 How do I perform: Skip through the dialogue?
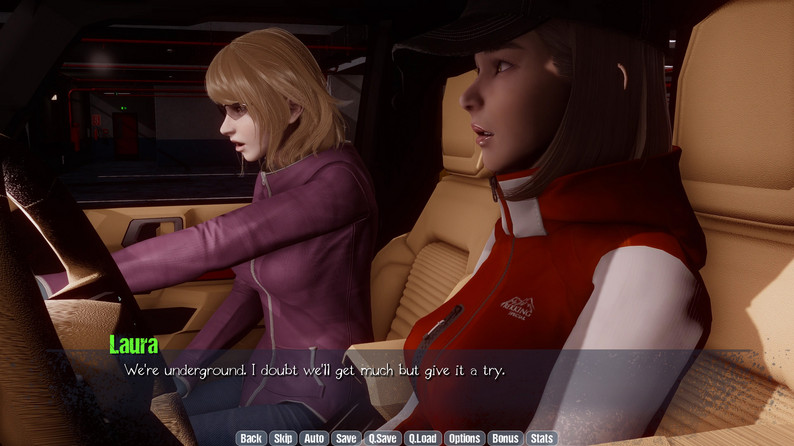click(283, 438)
